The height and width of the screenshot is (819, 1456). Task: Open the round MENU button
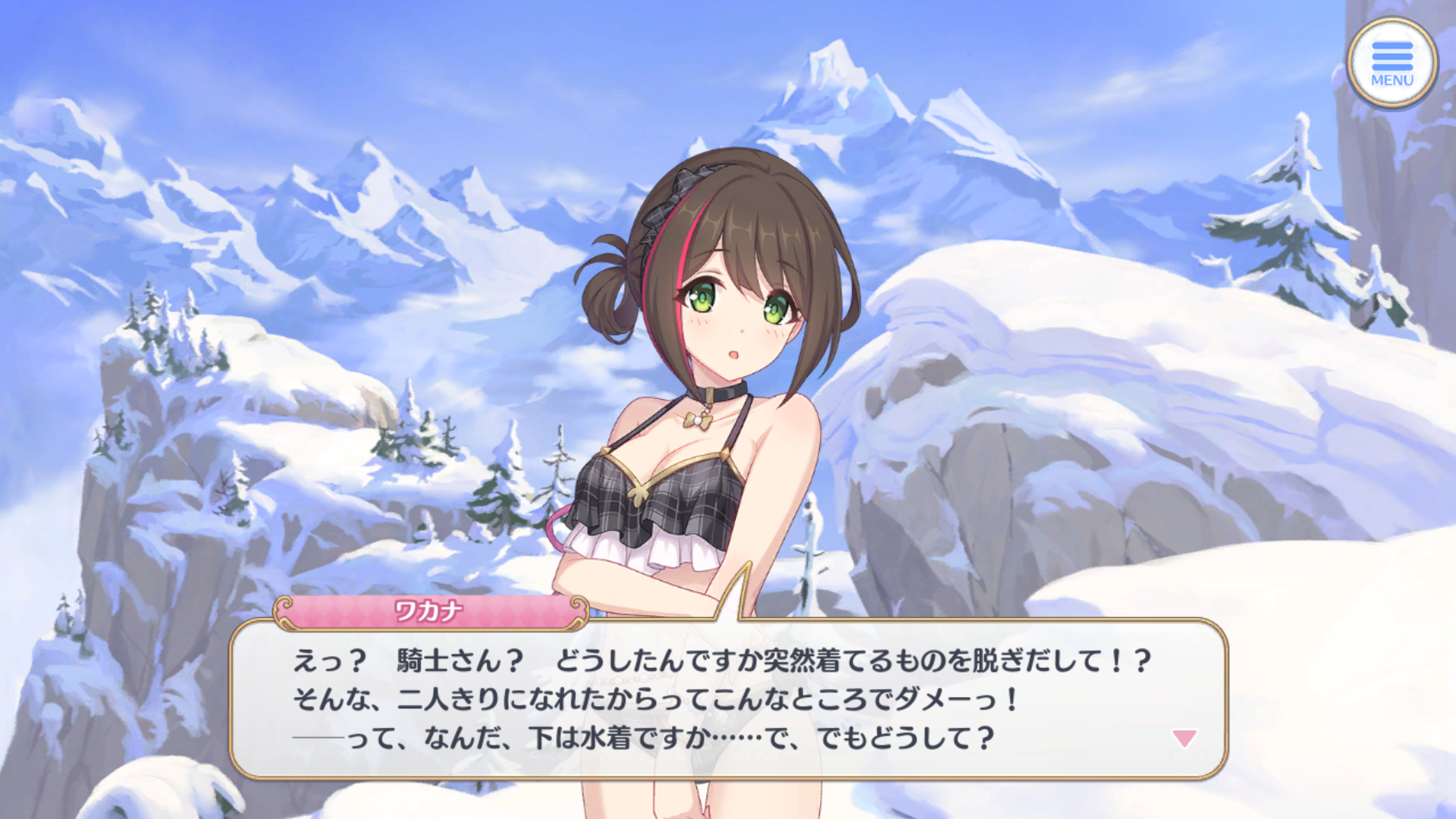click(x=1392, y=63)
